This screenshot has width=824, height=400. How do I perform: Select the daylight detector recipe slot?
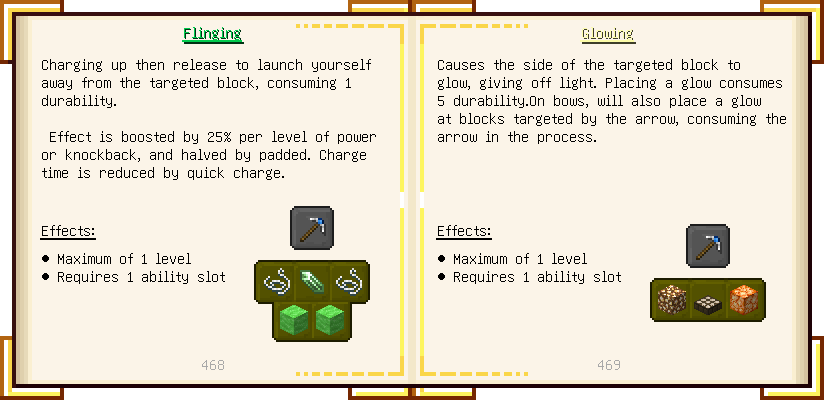click(708, 300)
